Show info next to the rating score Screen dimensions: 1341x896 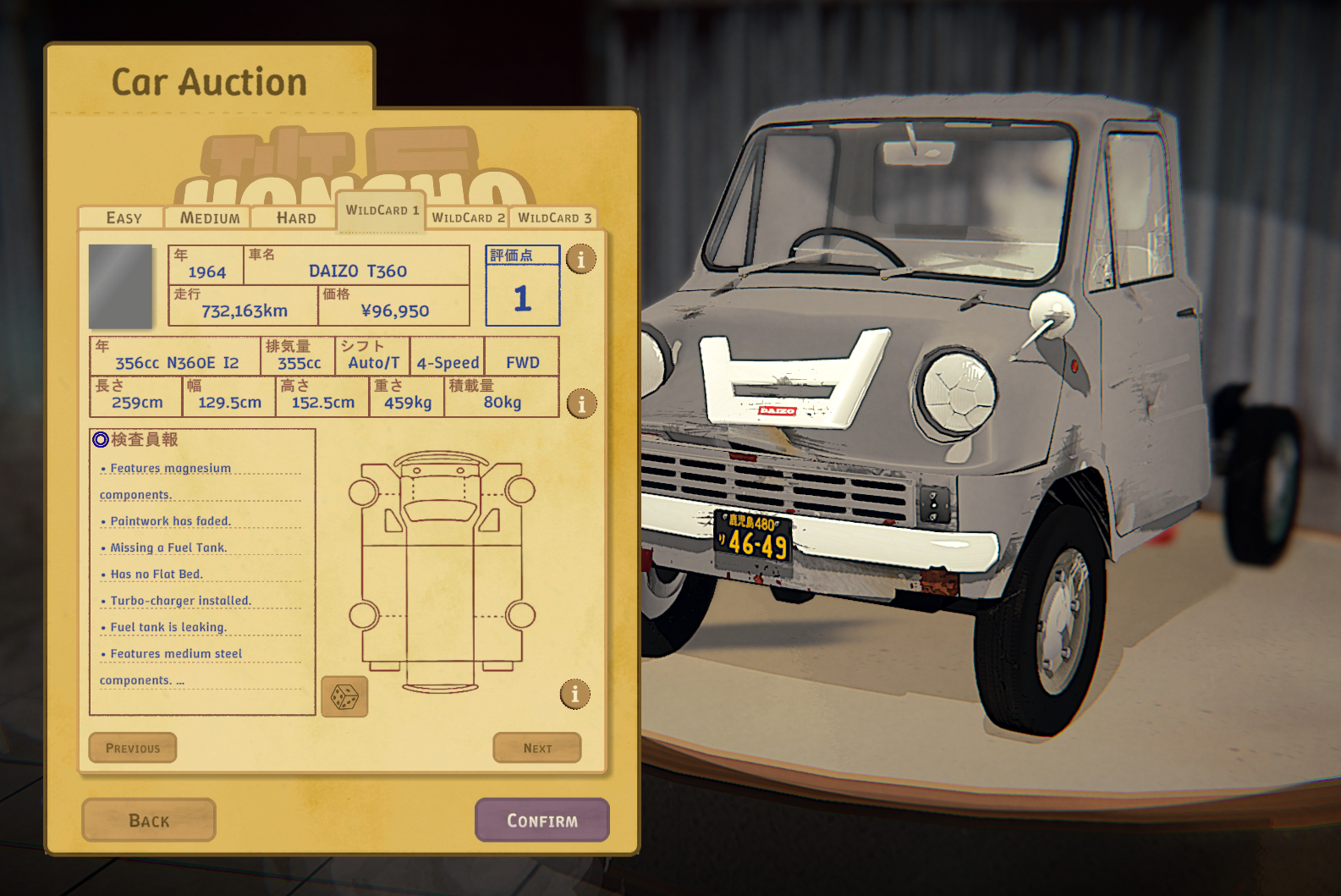[x=581, y=259]
